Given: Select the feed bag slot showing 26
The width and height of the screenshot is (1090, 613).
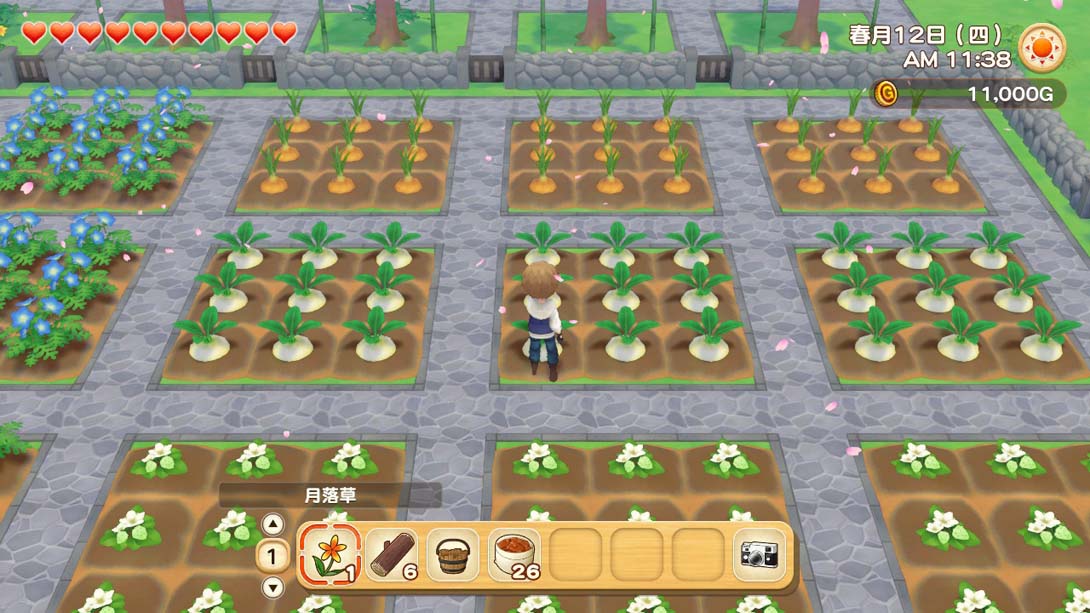Looking at the screenshot, I should click(514, 553).
